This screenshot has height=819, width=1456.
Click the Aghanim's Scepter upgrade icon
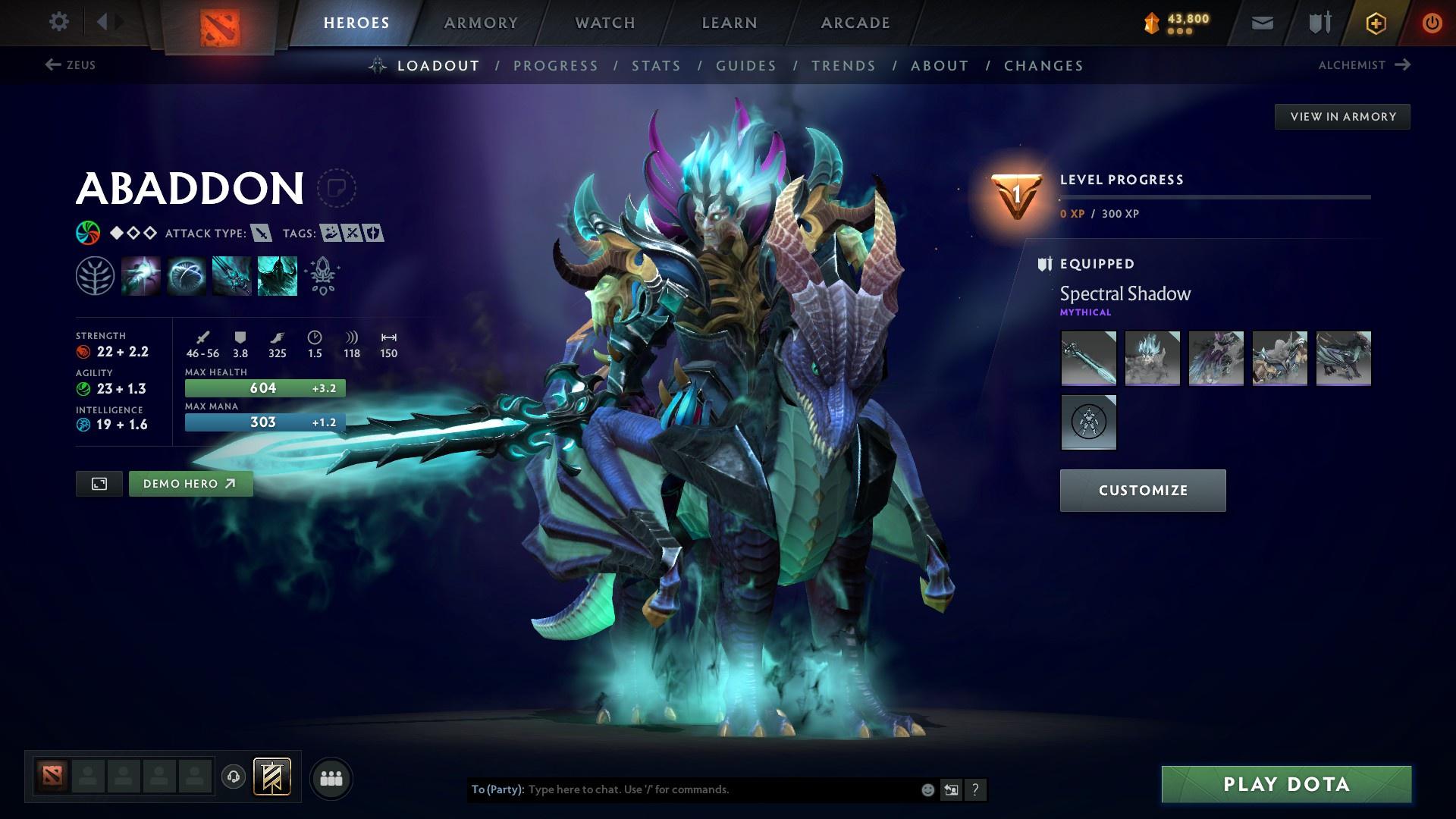tap(322, 275)
